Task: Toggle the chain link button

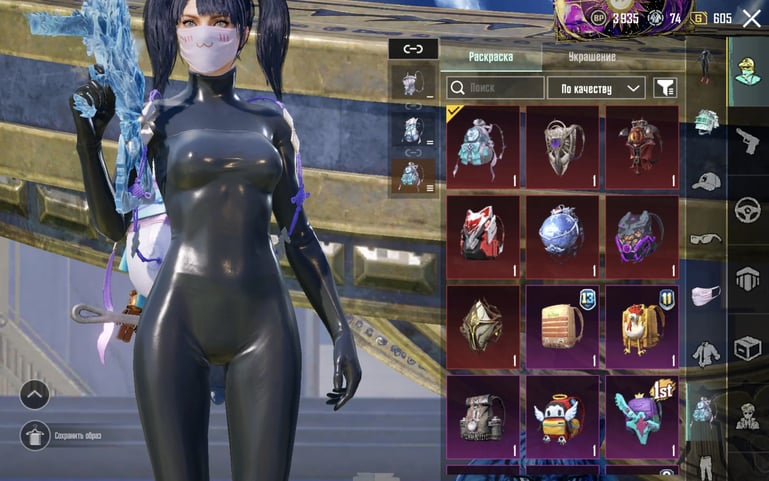Action: pyautogui.click(x=413, y=48)
